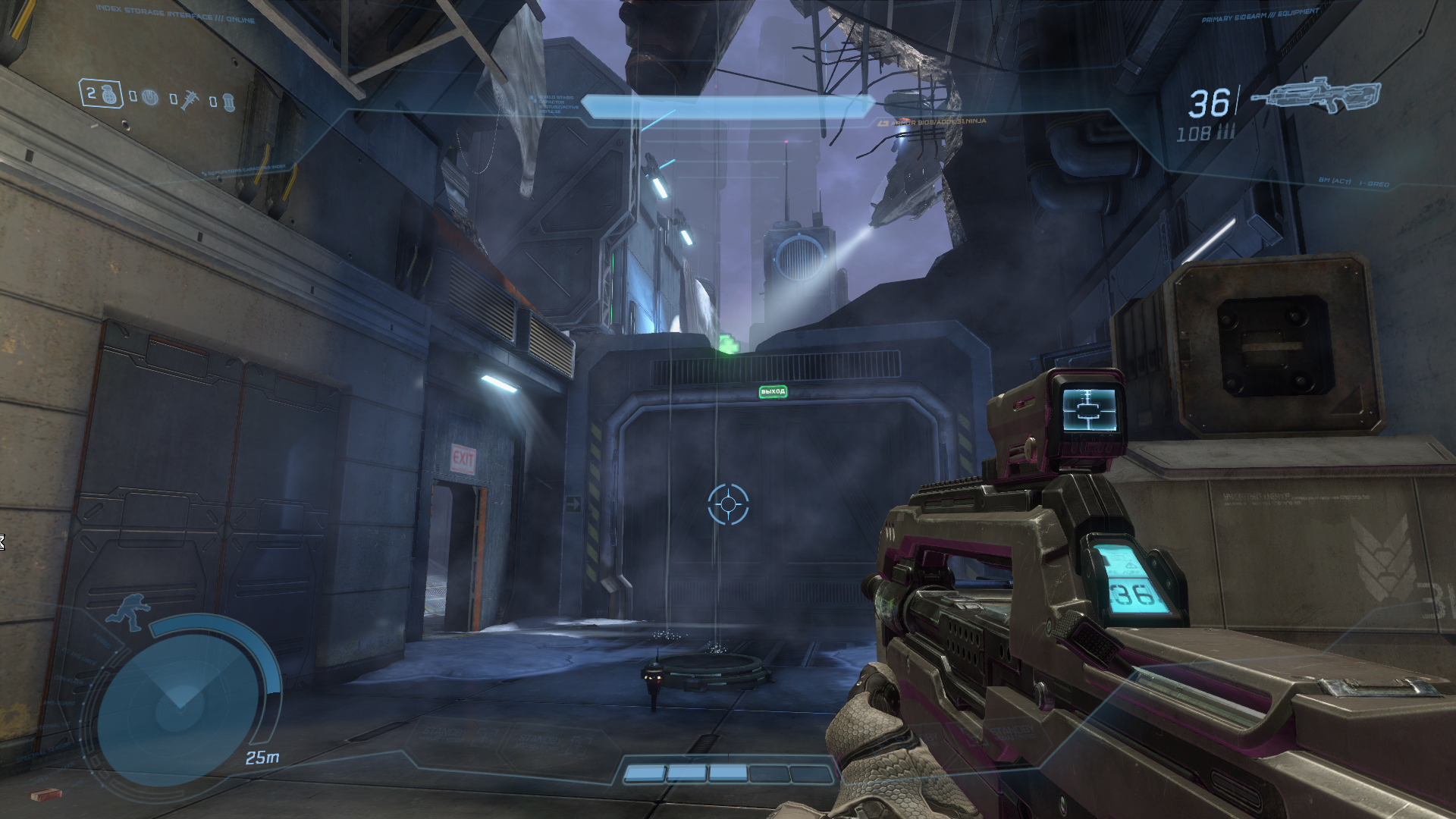Select the frag grenade slot

(x=102, y=94)
